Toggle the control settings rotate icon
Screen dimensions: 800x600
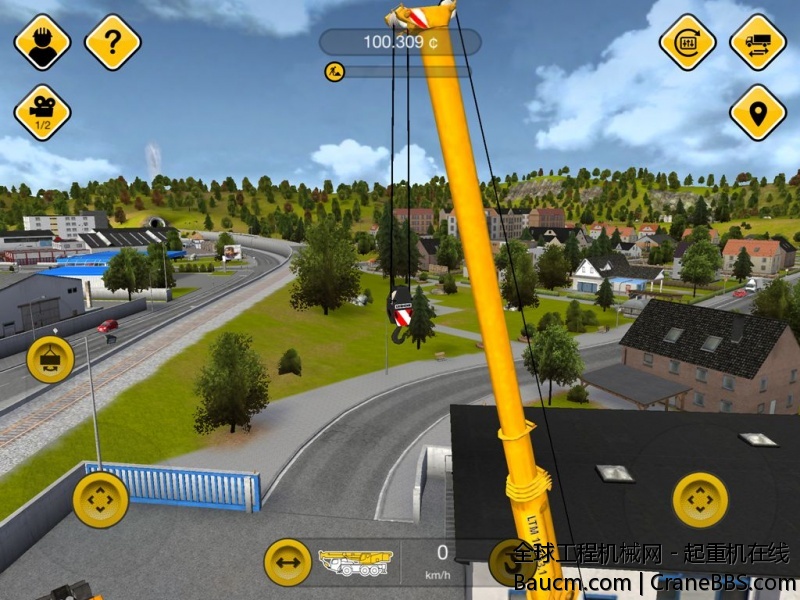click(687, 42)
